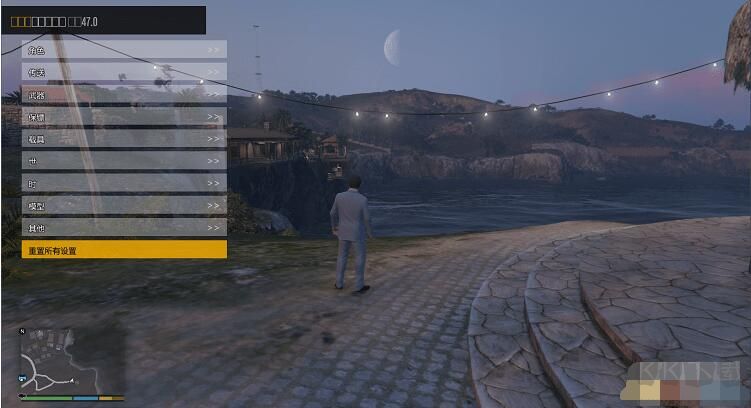Select the 武器 (Weapons) menu entry
This screenshot has height=408, width=751.
coord(124,94)
